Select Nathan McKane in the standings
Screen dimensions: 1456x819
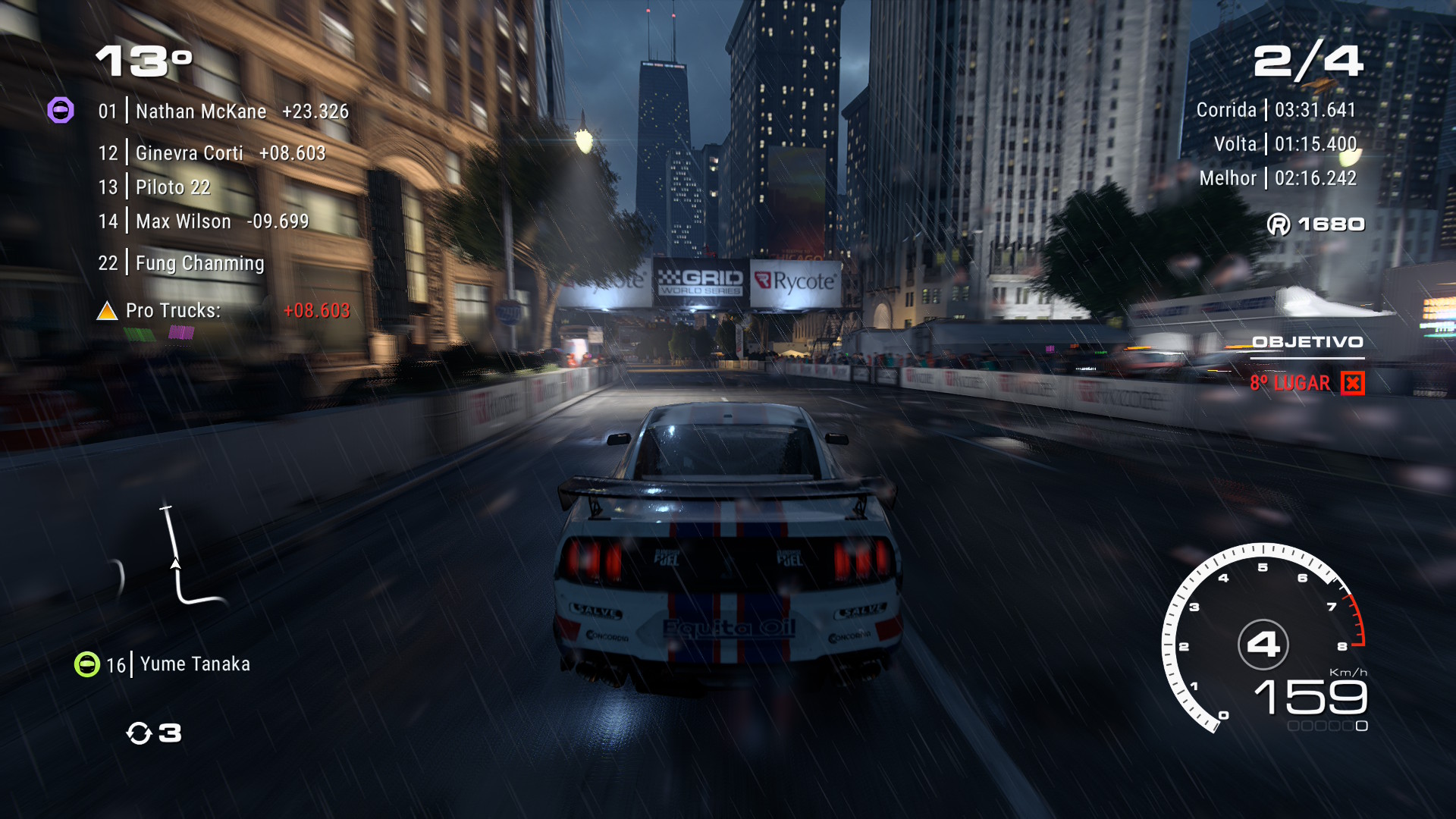[201, 111]
